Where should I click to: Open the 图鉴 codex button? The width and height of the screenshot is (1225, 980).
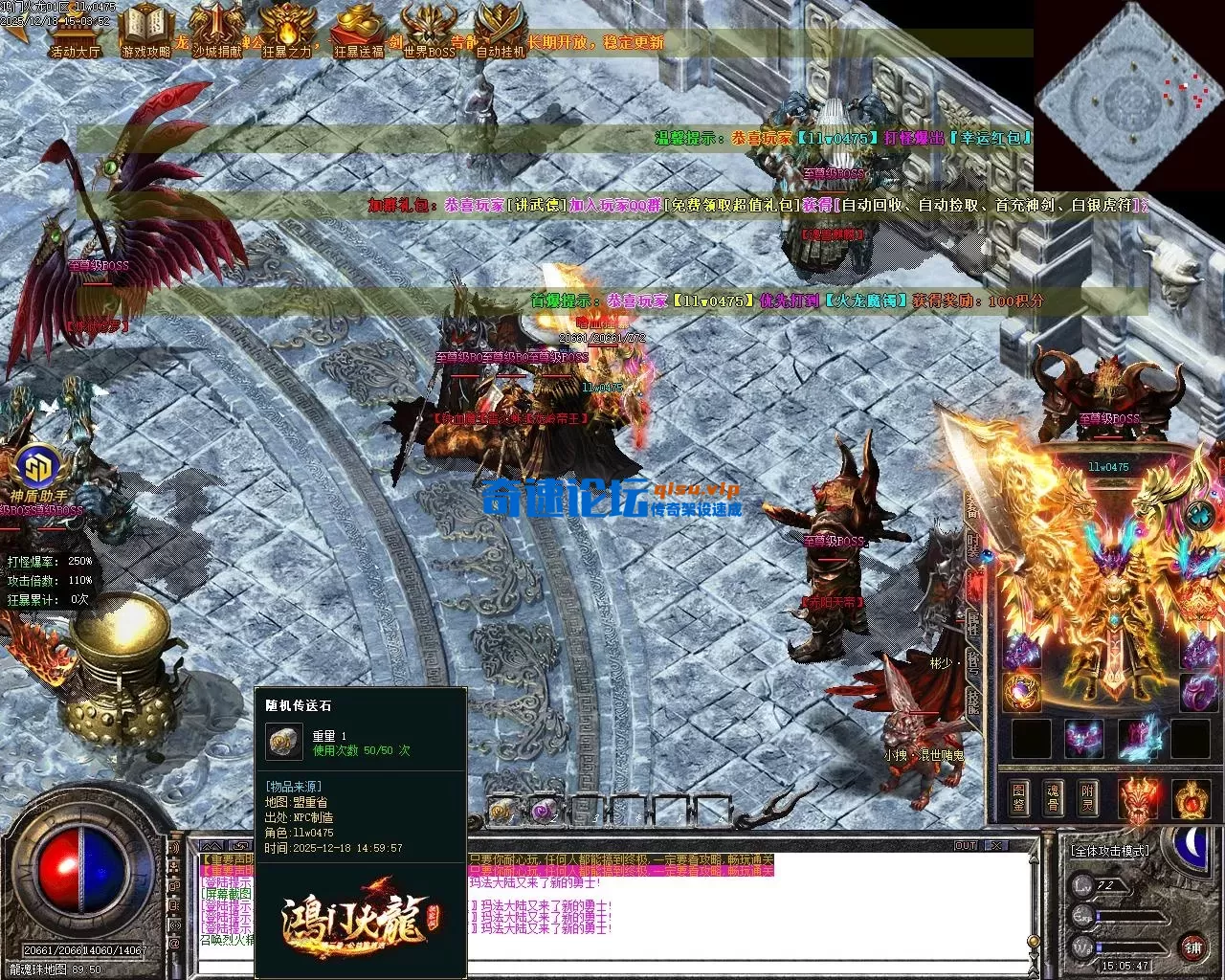(1019, 797)
